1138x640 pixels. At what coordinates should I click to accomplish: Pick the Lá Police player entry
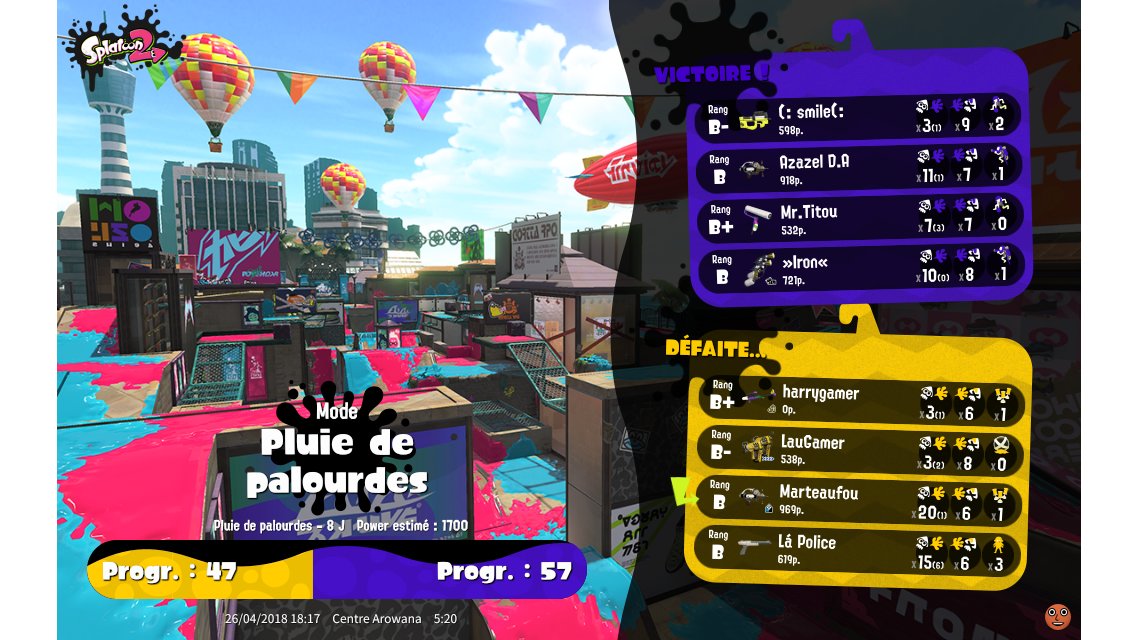(859, 549)
